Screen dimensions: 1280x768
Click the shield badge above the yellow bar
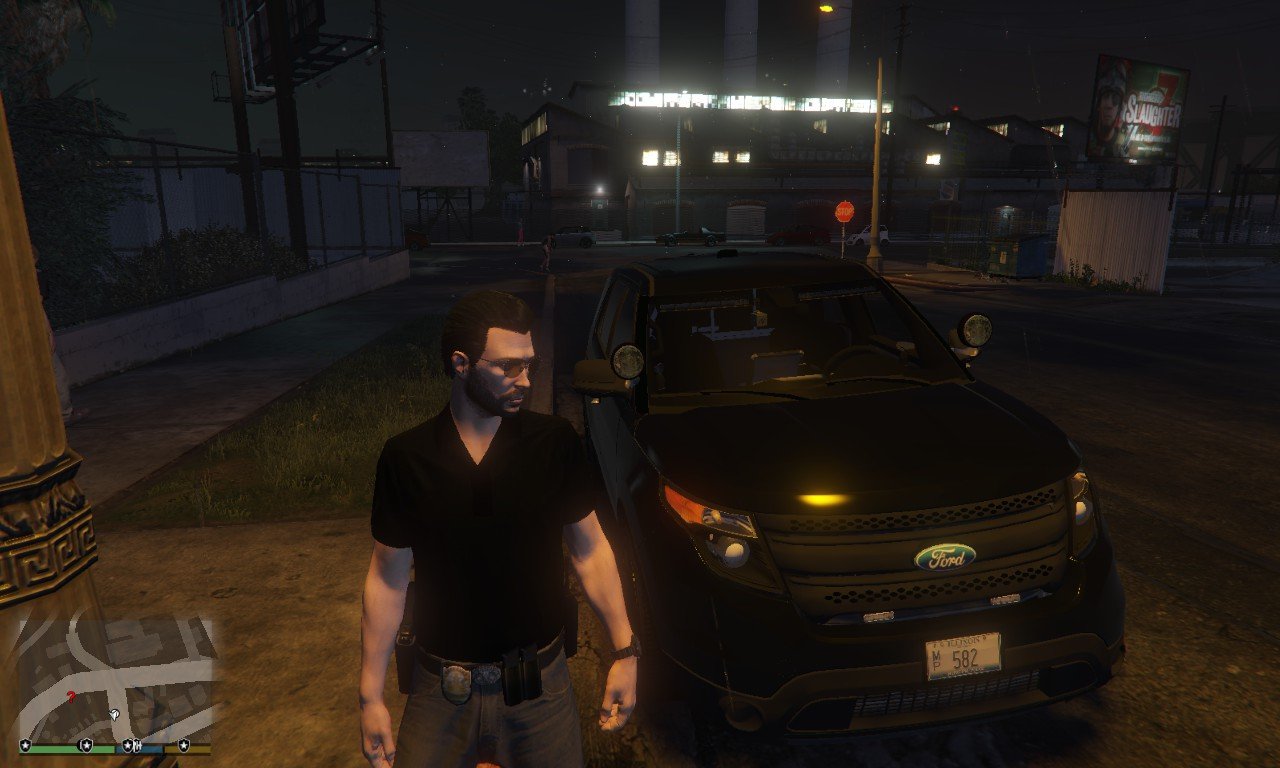184,745
